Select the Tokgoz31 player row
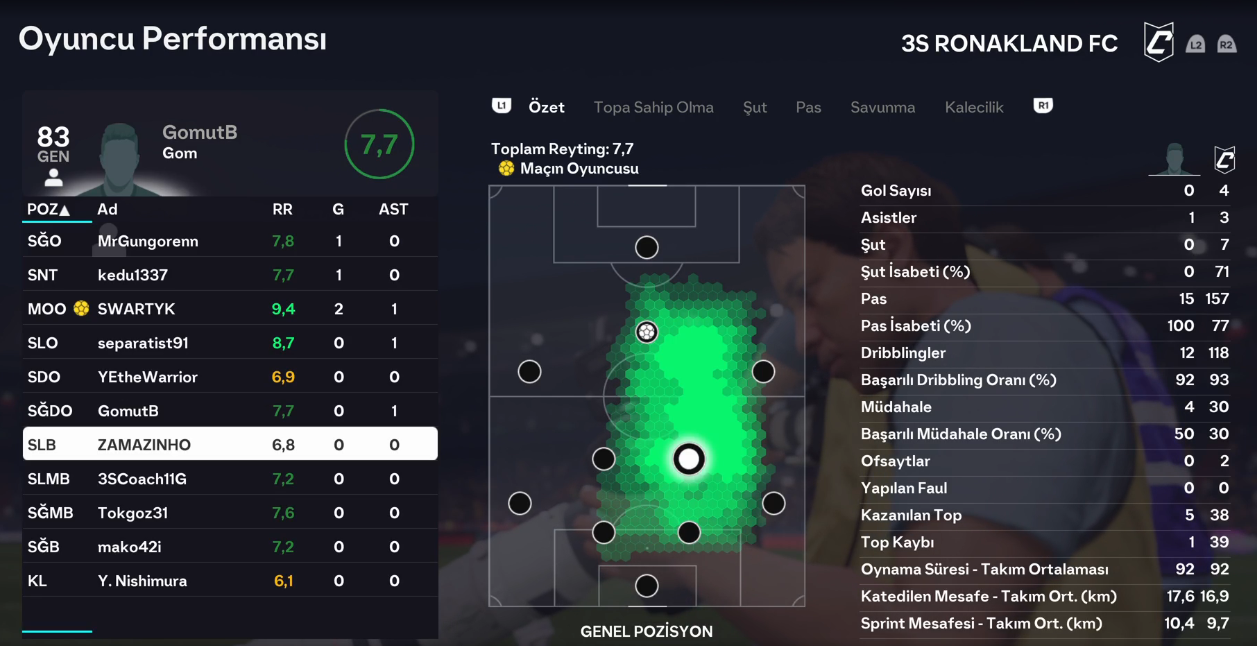The width and height of the screenshot is (1257, 646). [230, 513]
